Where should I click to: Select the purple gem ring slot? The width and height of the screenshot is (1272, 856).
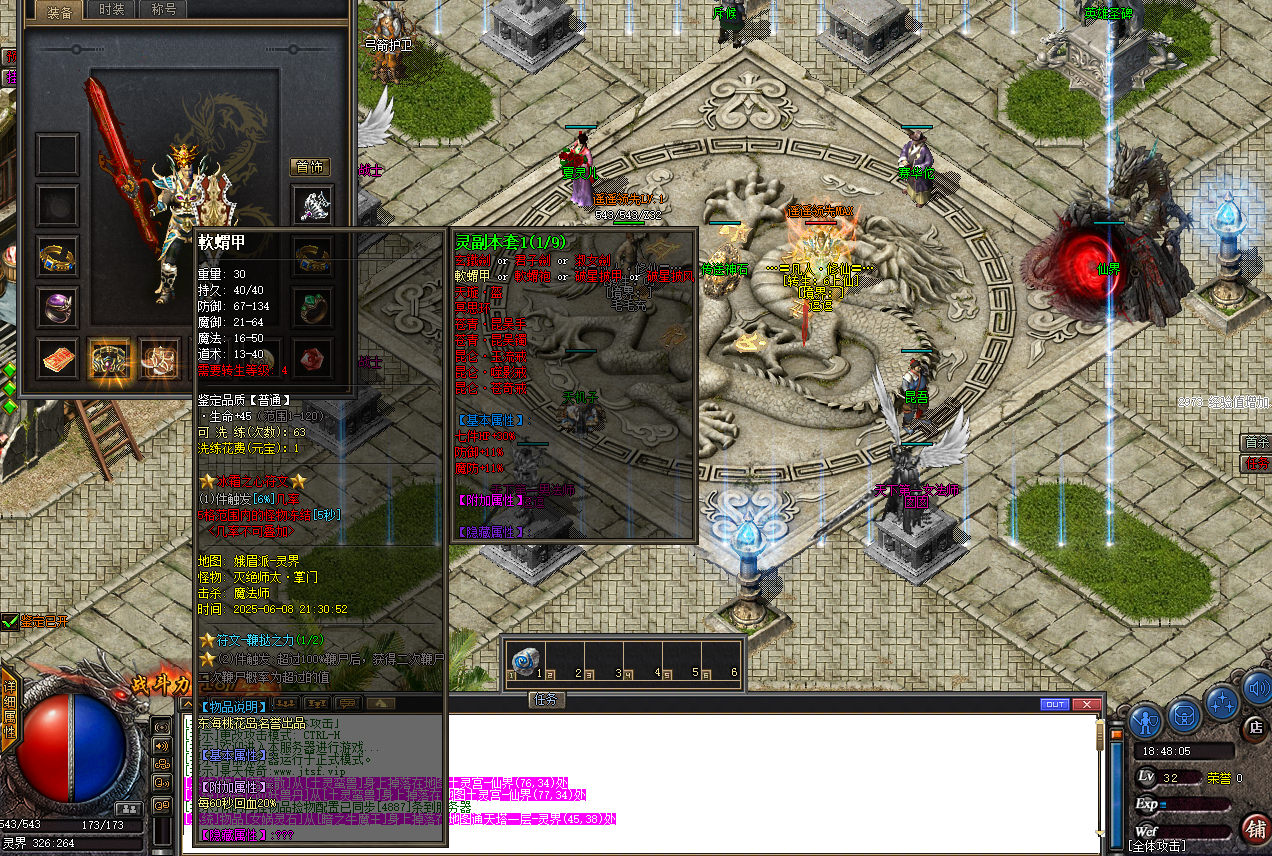coord(58,306)
